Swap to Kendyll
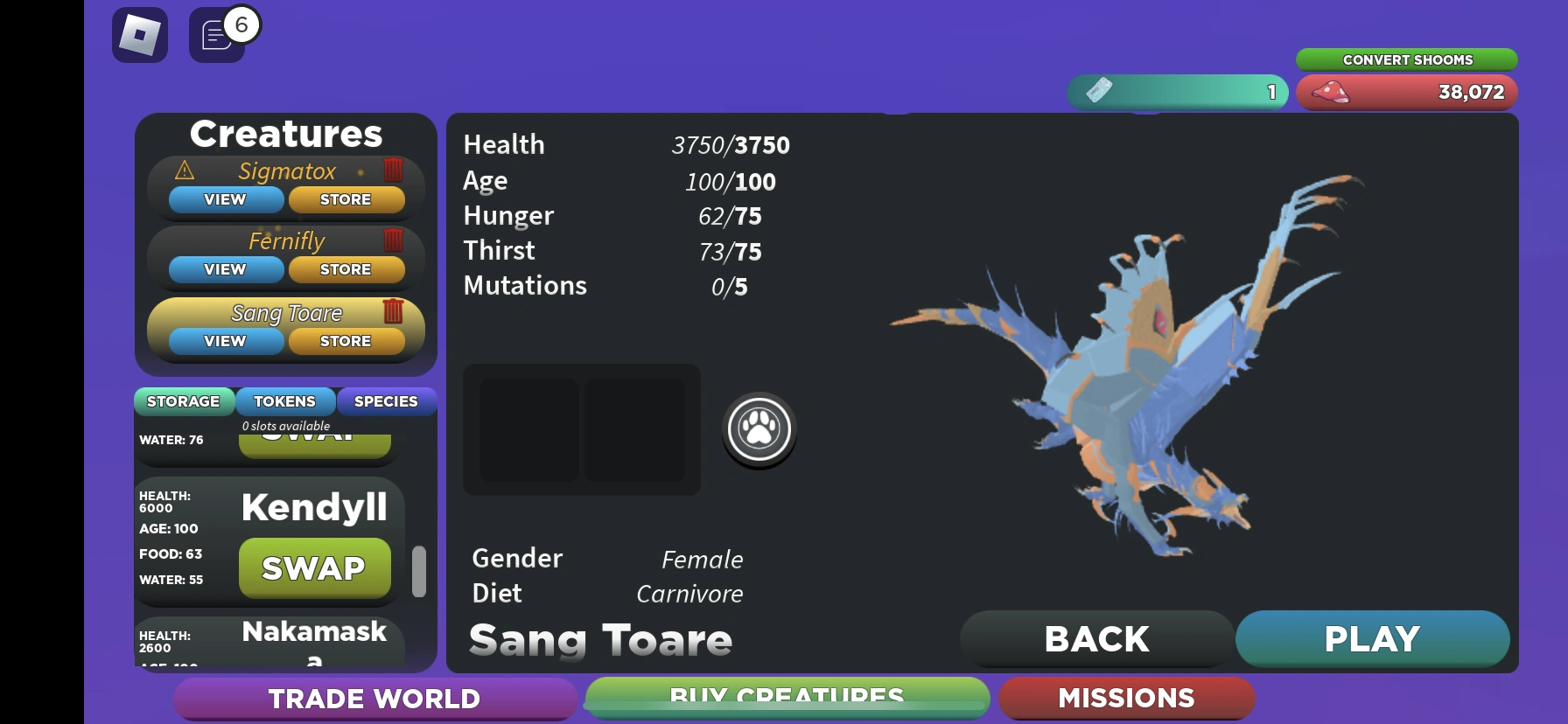The width and height of the screenshot is (1568, 724). point(314,567)
